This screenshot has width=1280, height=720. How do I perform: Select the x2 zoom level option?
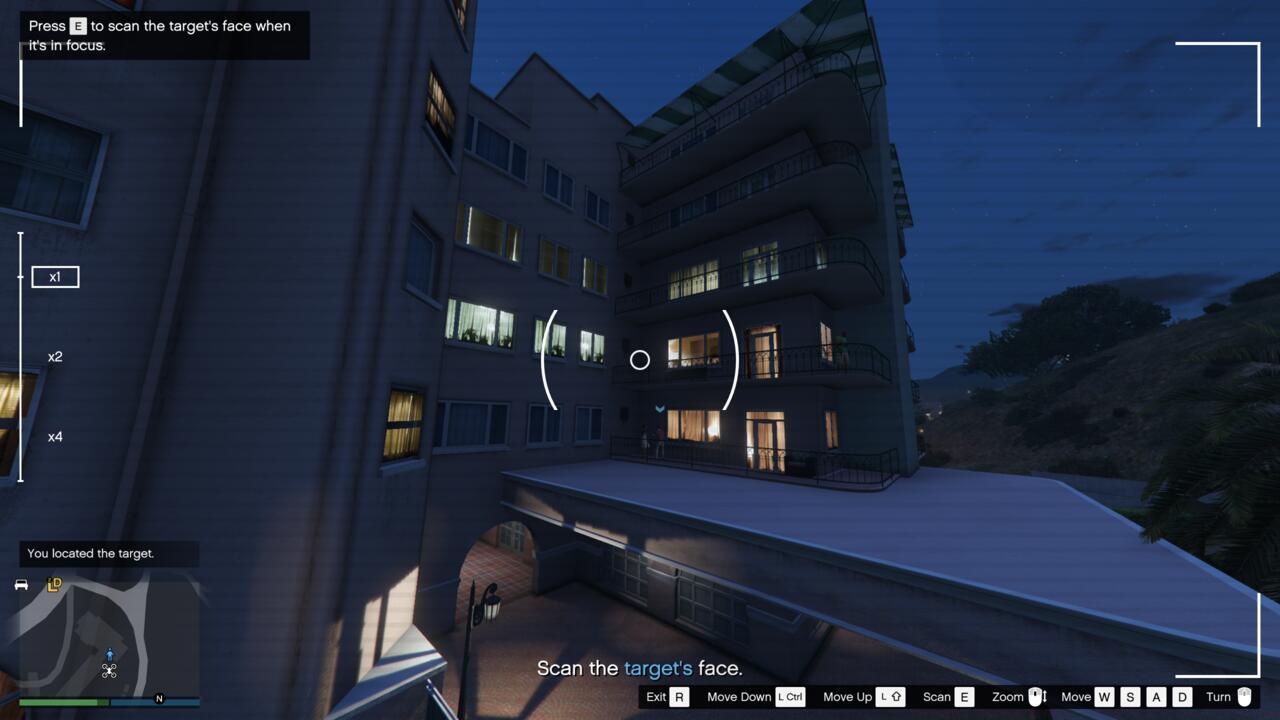click(54, 357)
